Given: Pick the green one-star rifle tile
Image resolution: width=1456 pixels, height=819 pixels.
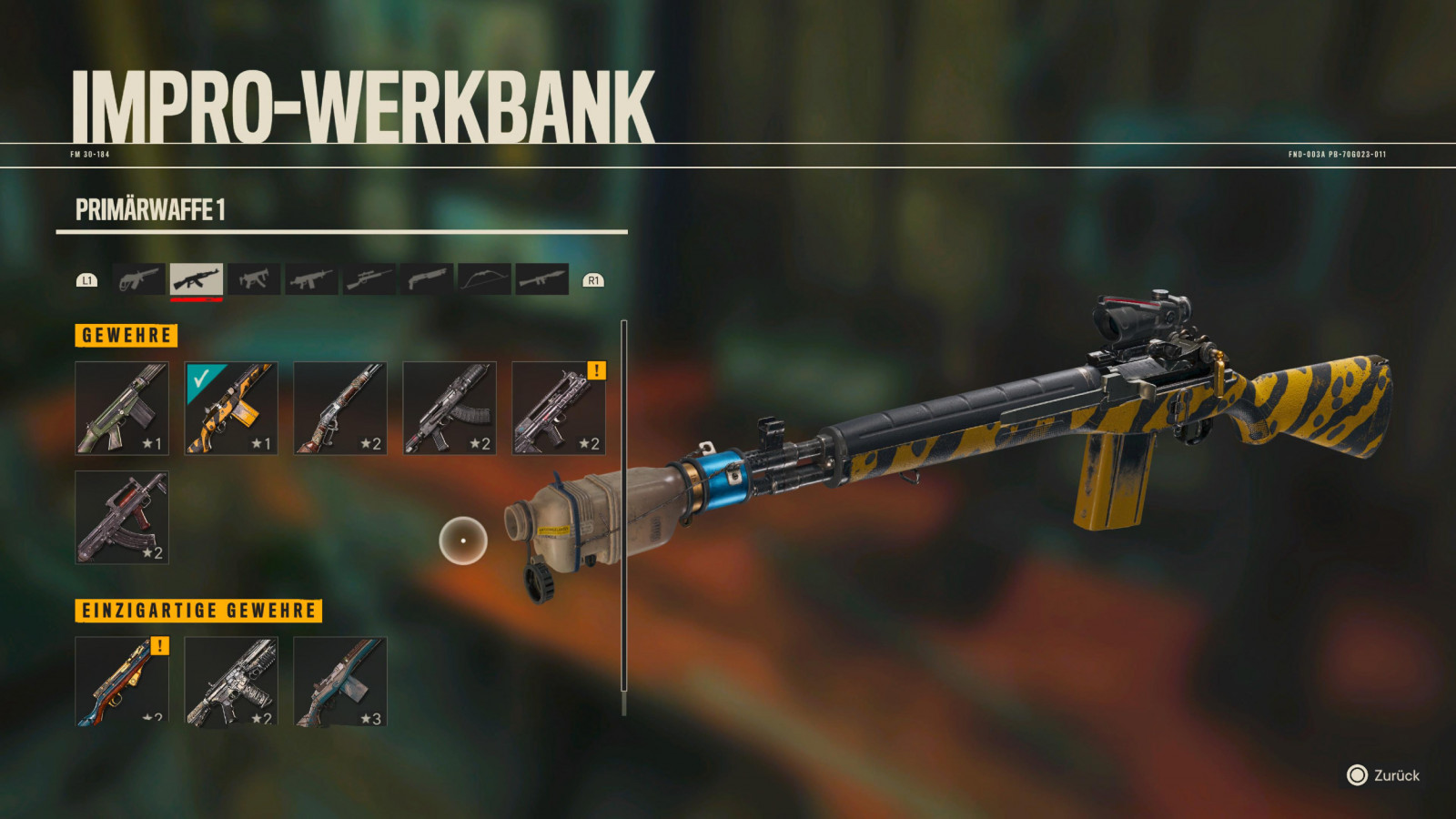Looking at the screenshot, I should tap(122, 408).
